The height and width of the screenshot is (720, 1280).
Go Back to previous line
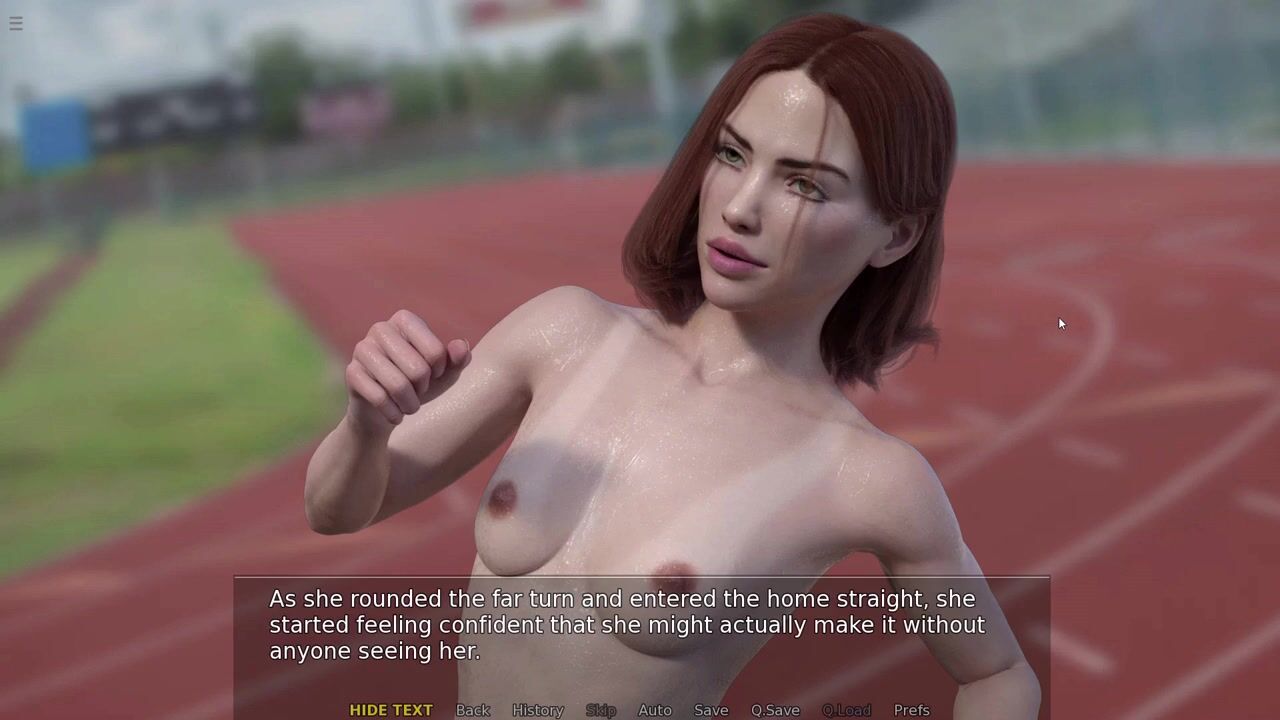click(473, 710)
